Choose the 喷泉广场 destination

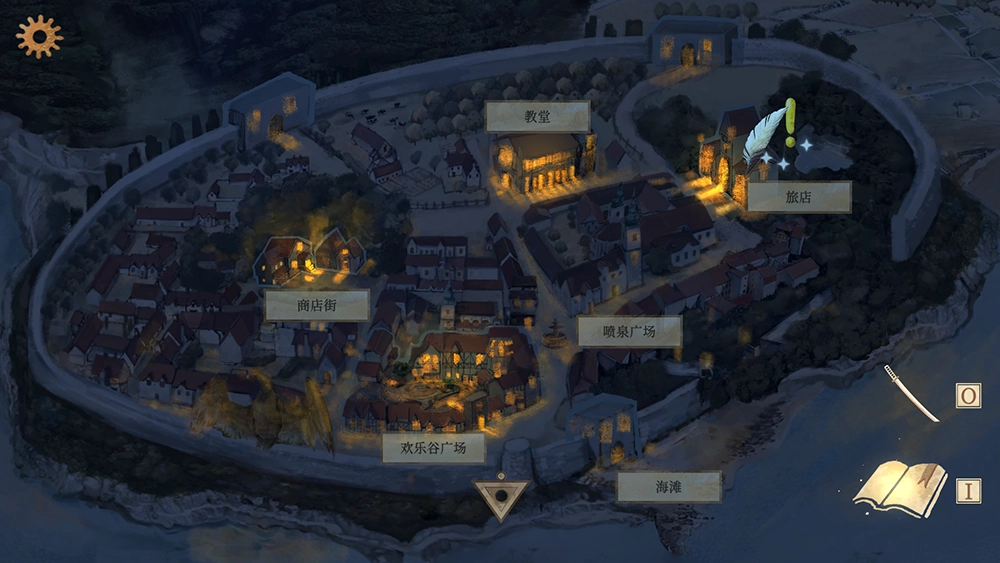pos(629,331)
